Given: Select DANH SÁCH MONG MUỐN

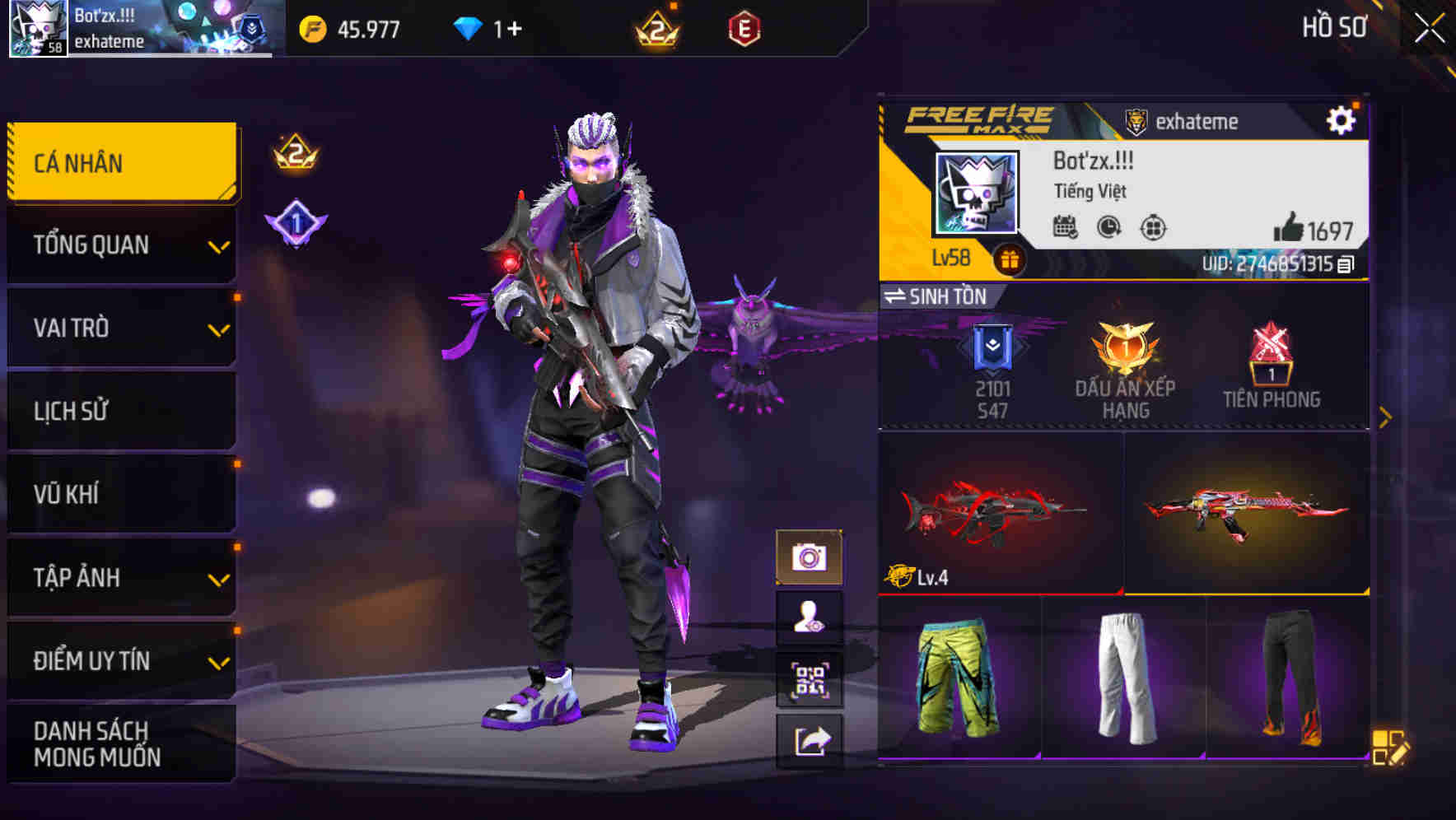Looking at the screenshot, I should click(120, 742).
